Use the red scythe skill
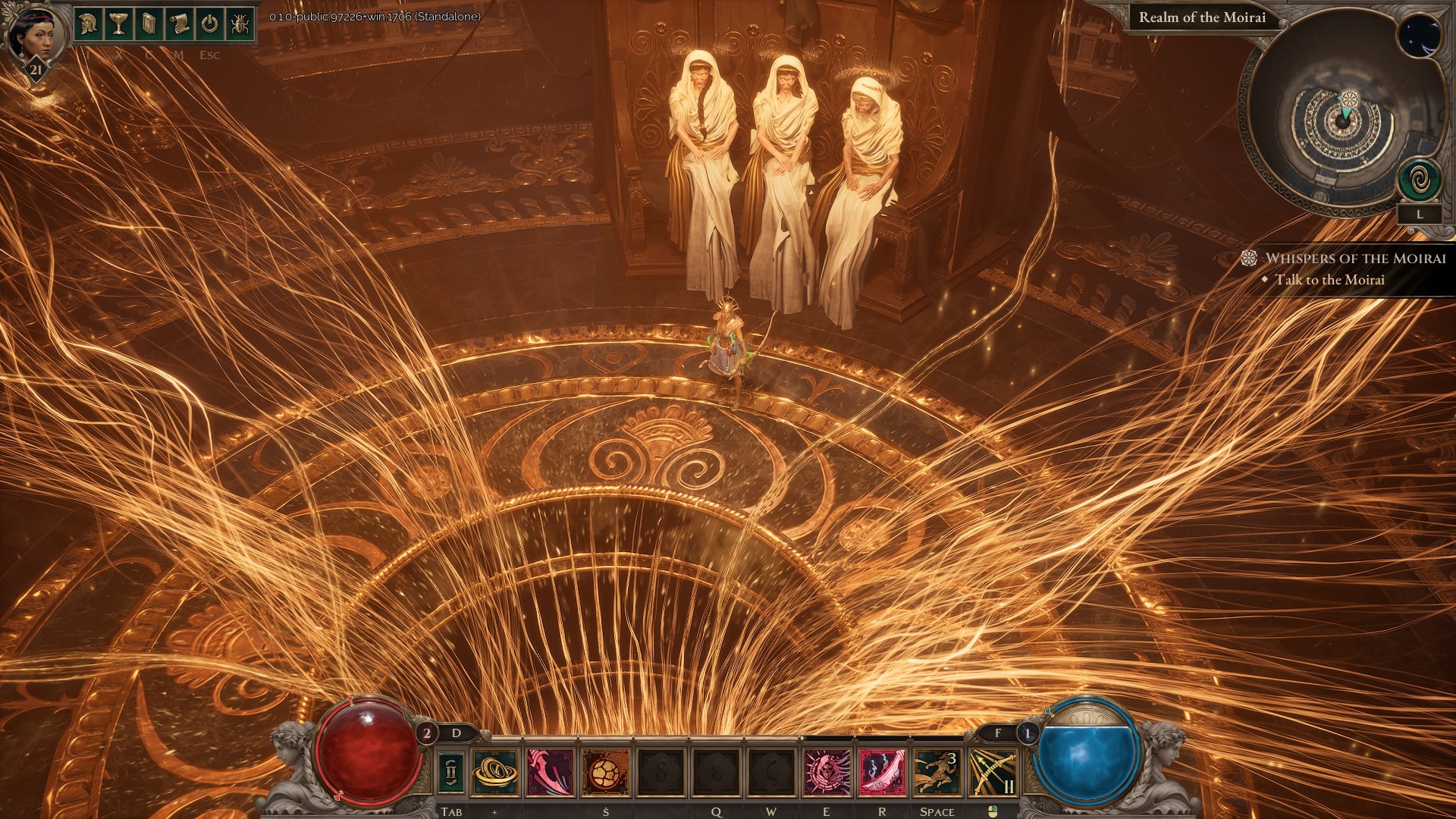Viewport: 1456px width, 819px height. 883,772
